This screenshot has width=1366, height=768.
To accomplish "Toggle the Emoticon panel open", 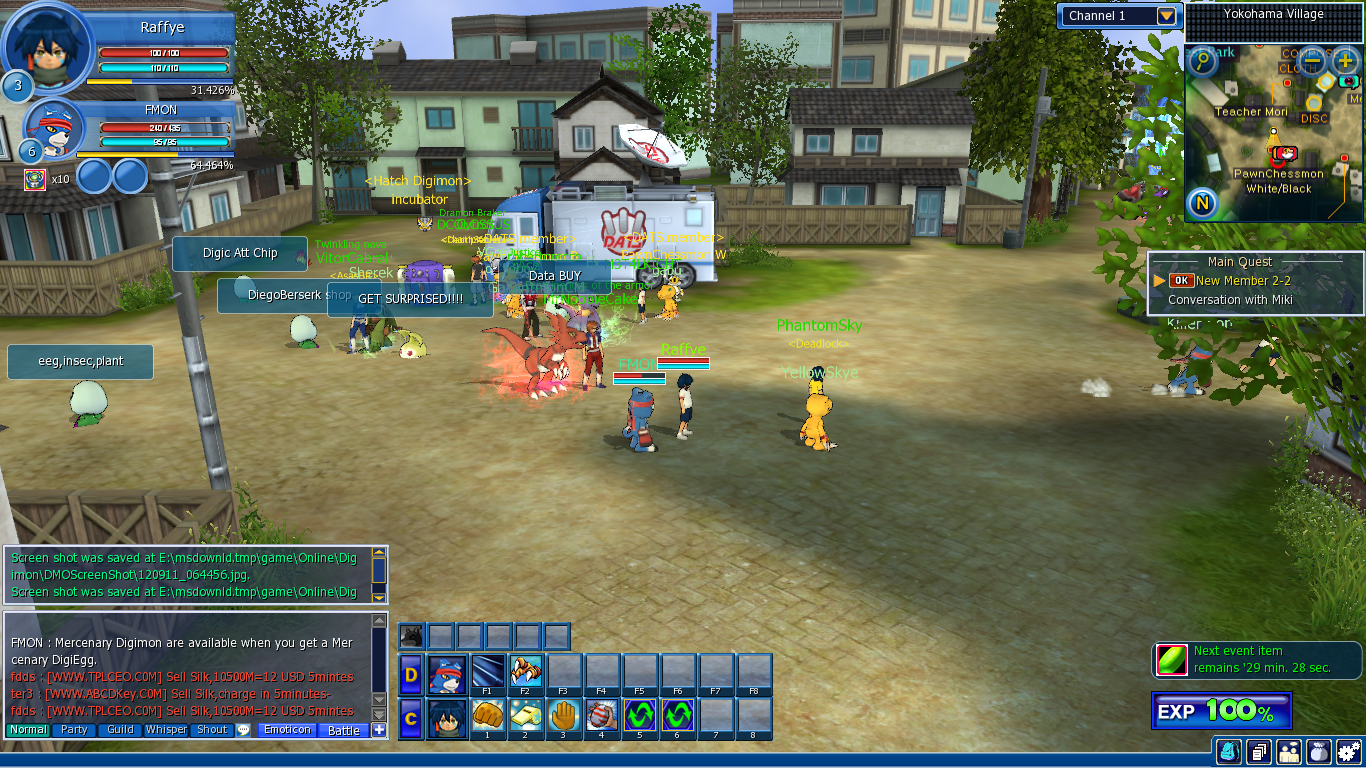I will point(286,730).
